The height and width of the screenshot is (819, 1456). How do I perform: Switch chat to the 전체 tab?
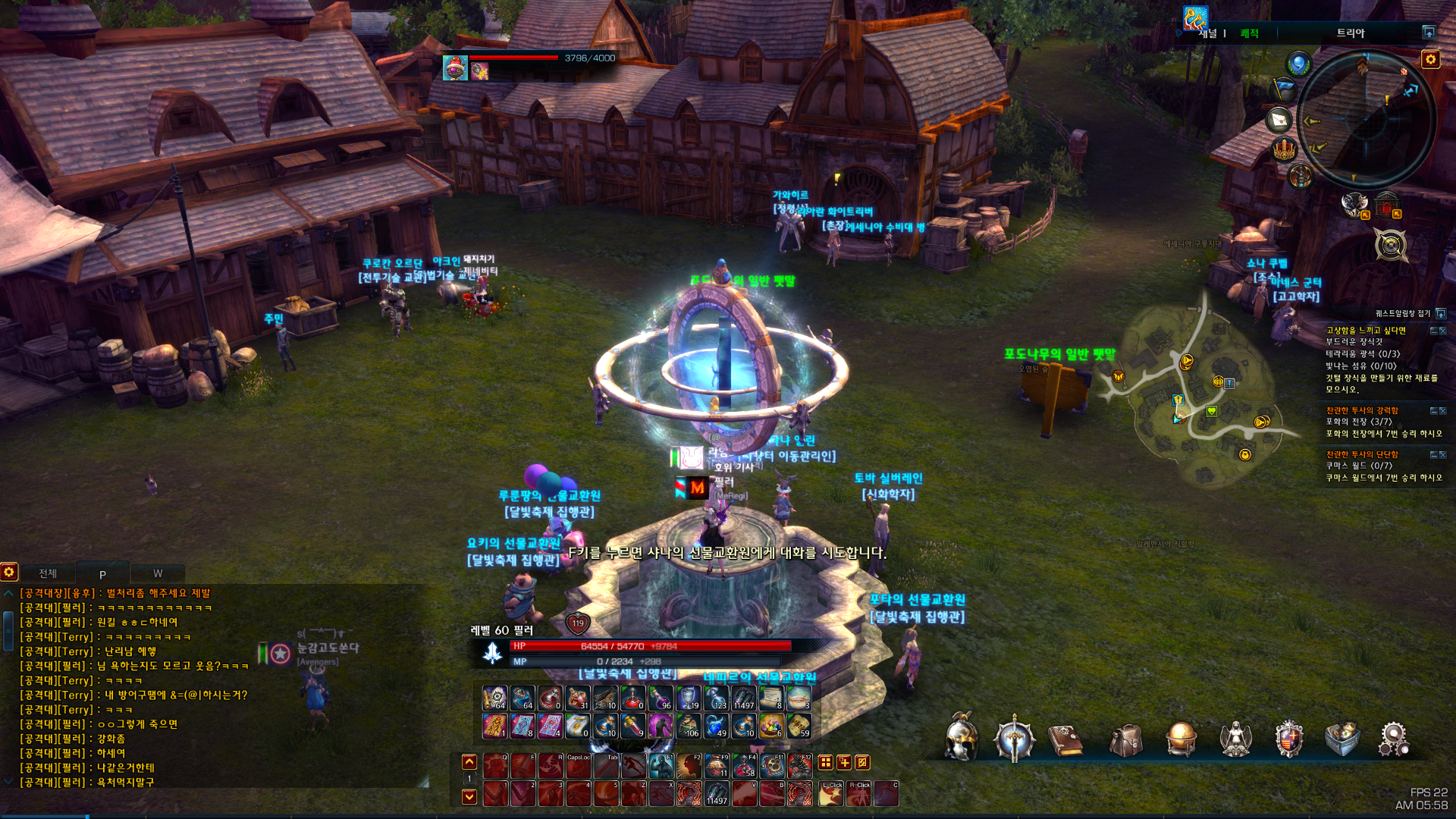pos(48,573)
